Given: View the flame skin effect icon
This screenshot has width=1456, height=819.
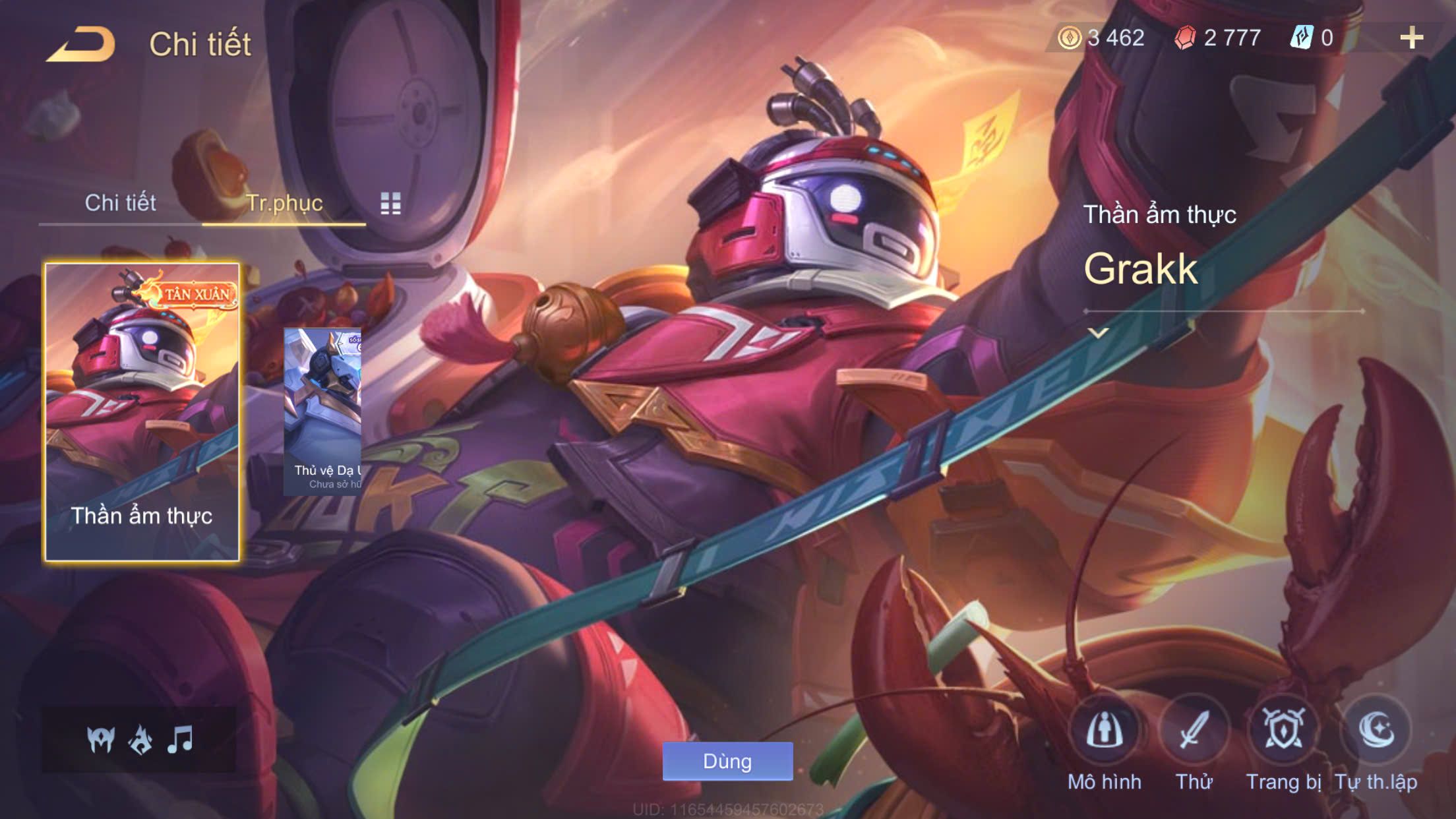Looking at the screenshot, I should click(x=140, y=740).
